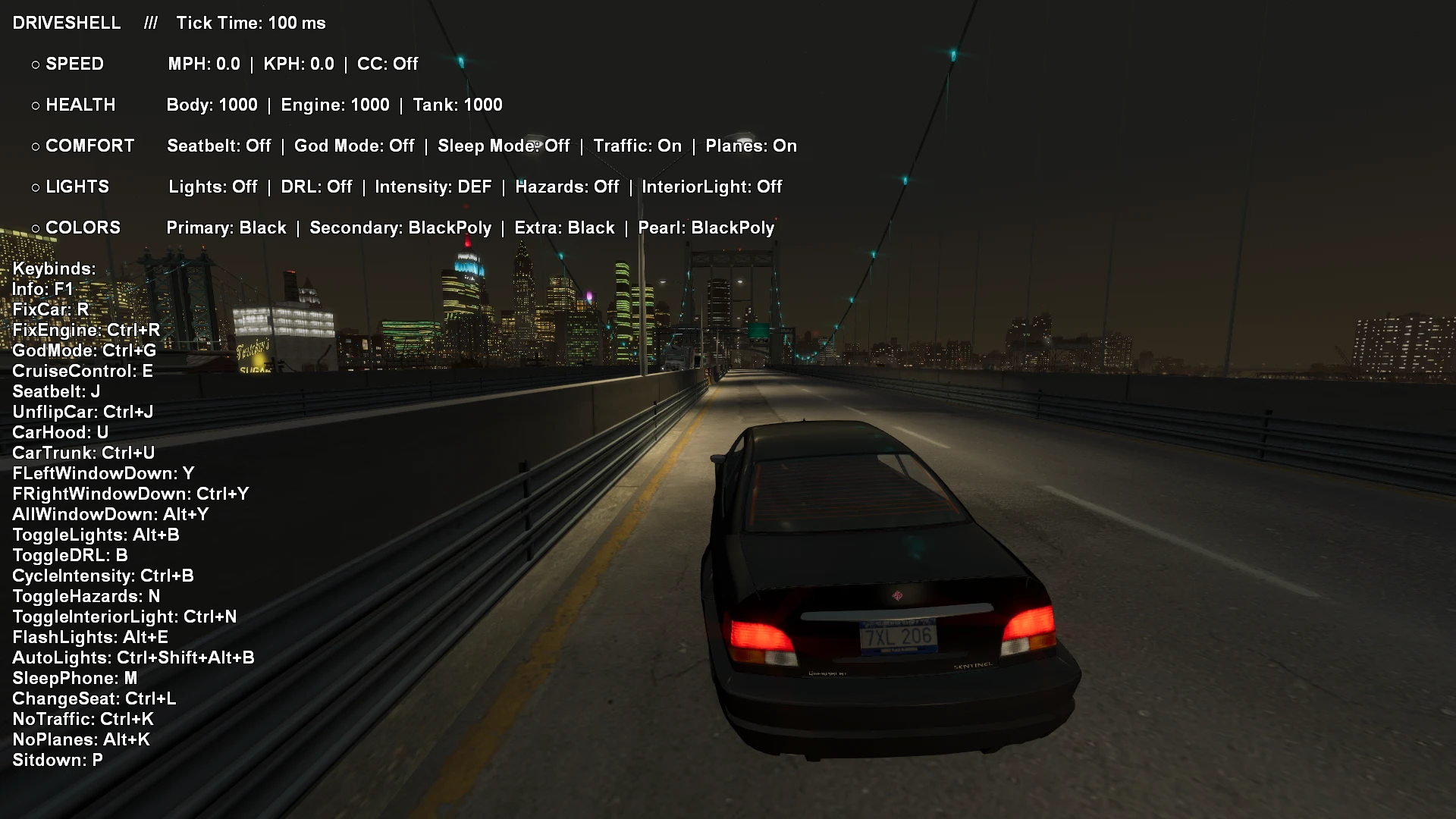The height and width of the screenshot is (819, 1456).
Task: Click the FixCar: R keybind entry
Action: tap(49, 310)
